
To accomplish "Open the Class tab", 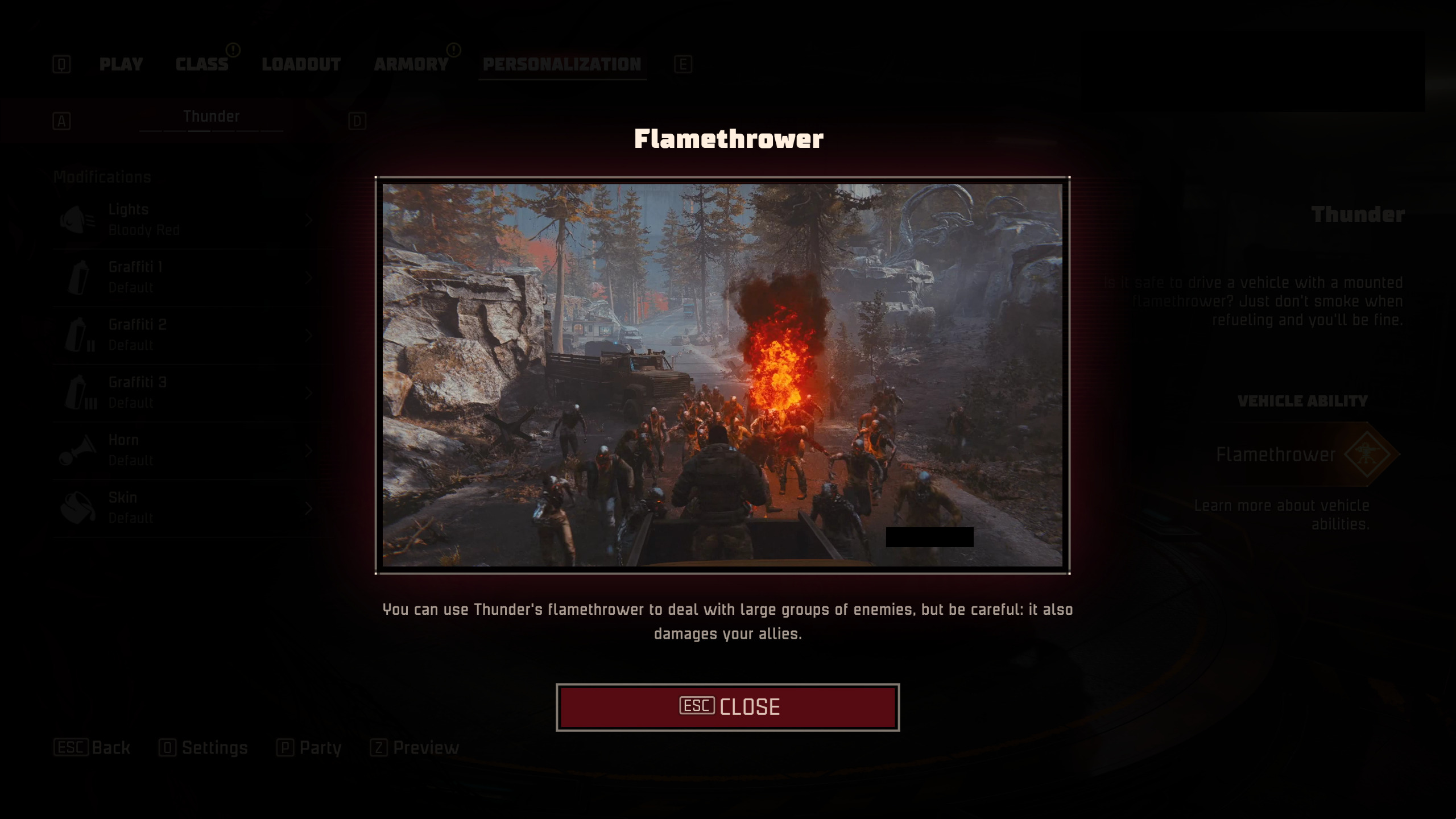I will (202, 64).
